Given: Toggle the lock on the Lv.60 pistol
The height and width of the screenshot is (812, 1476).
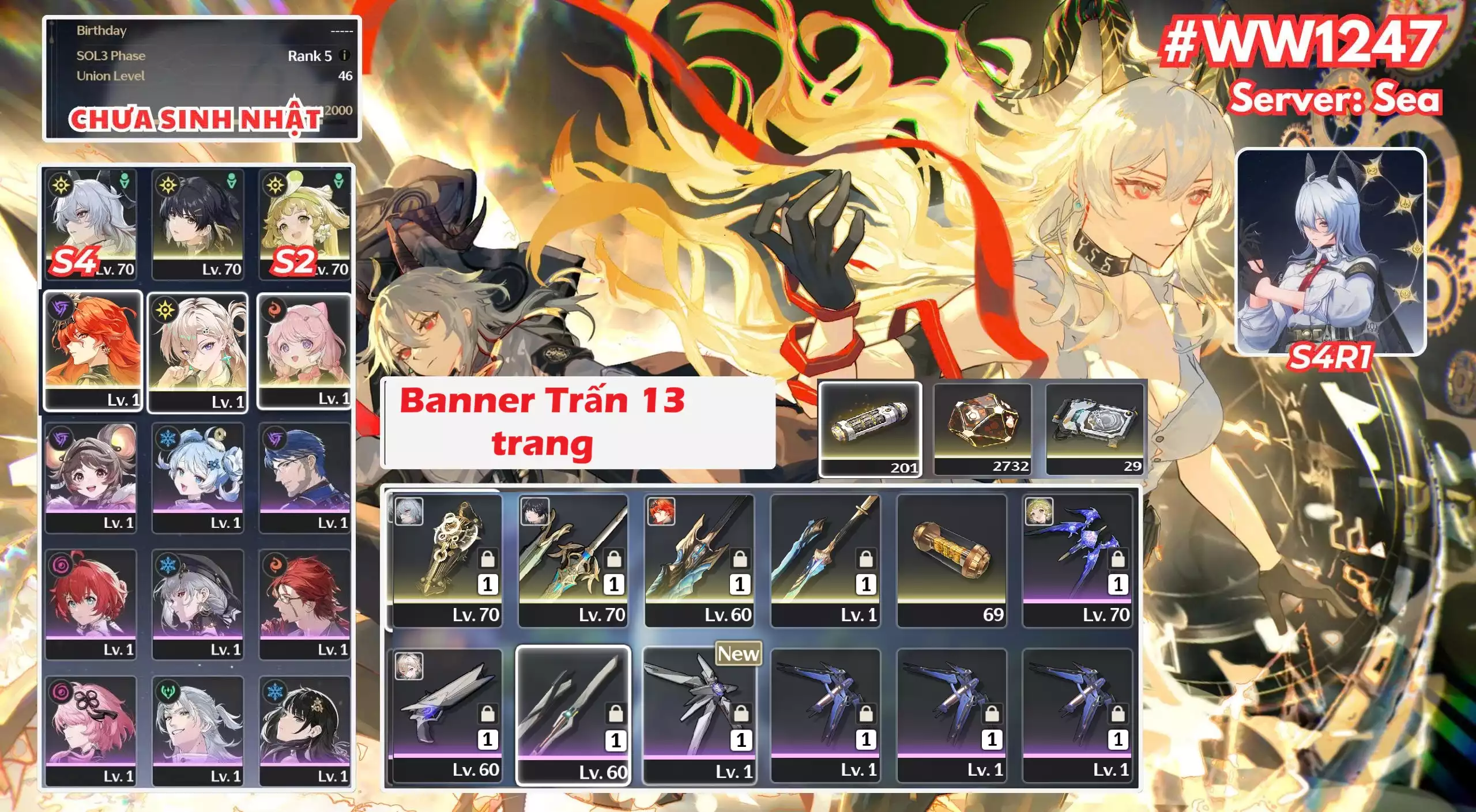Looking at the screenshot, I should (x=488, y=715).
